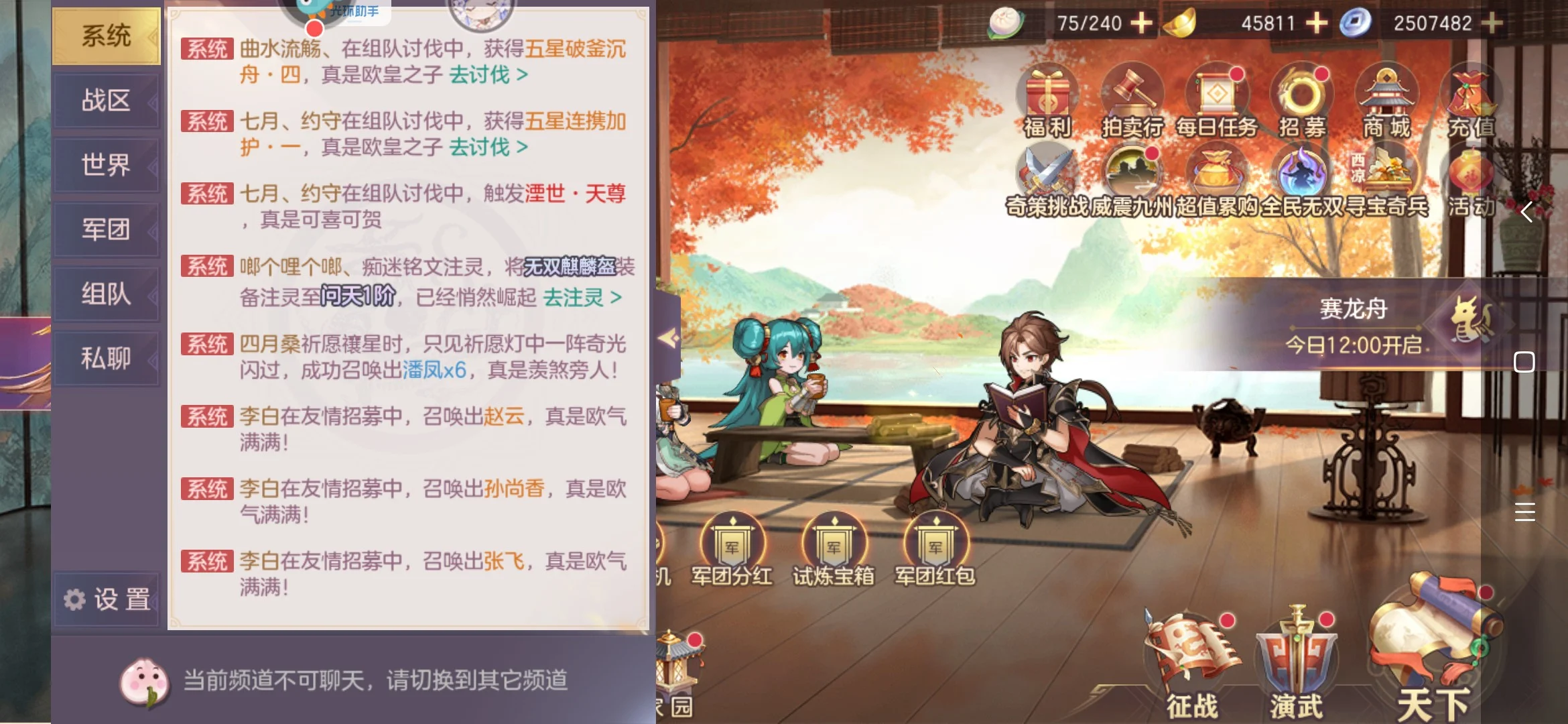This screenshot has width=1568, height=724.
Task: Open chat 设置 settings
Action: (107, 599)
